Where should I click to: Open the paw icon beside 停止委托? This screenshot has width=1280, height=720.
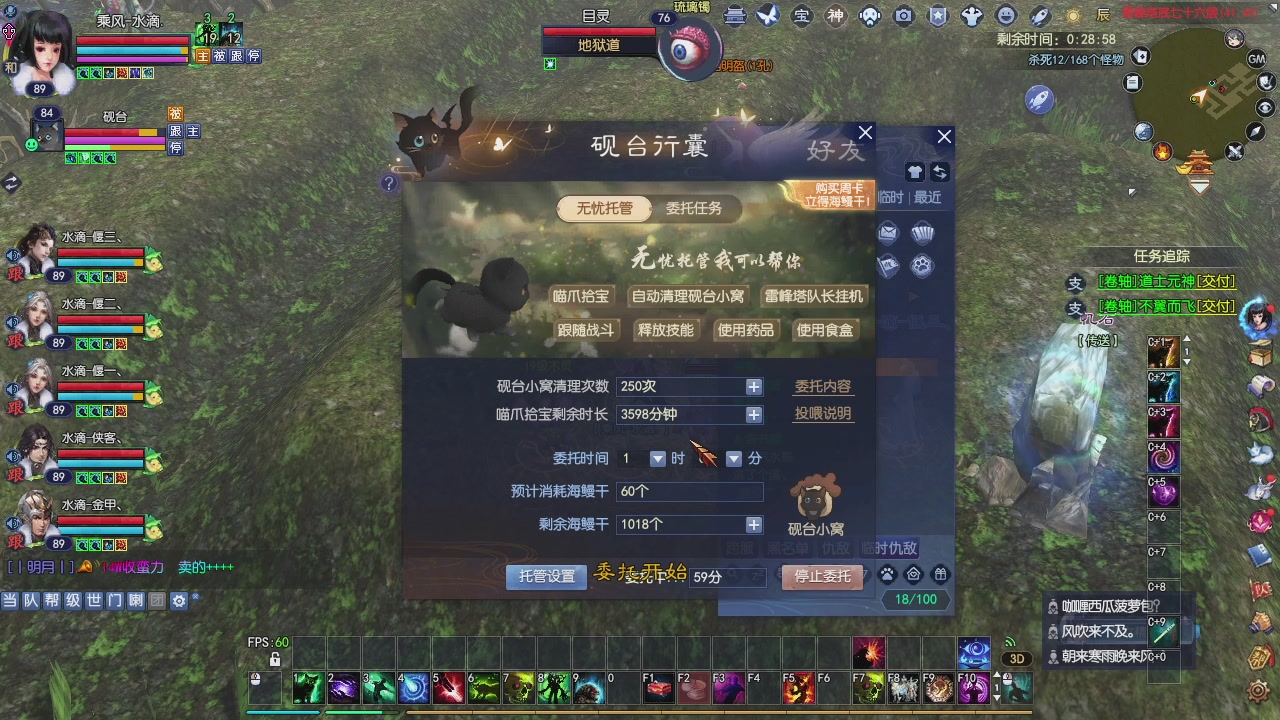[x=886, y=576]
